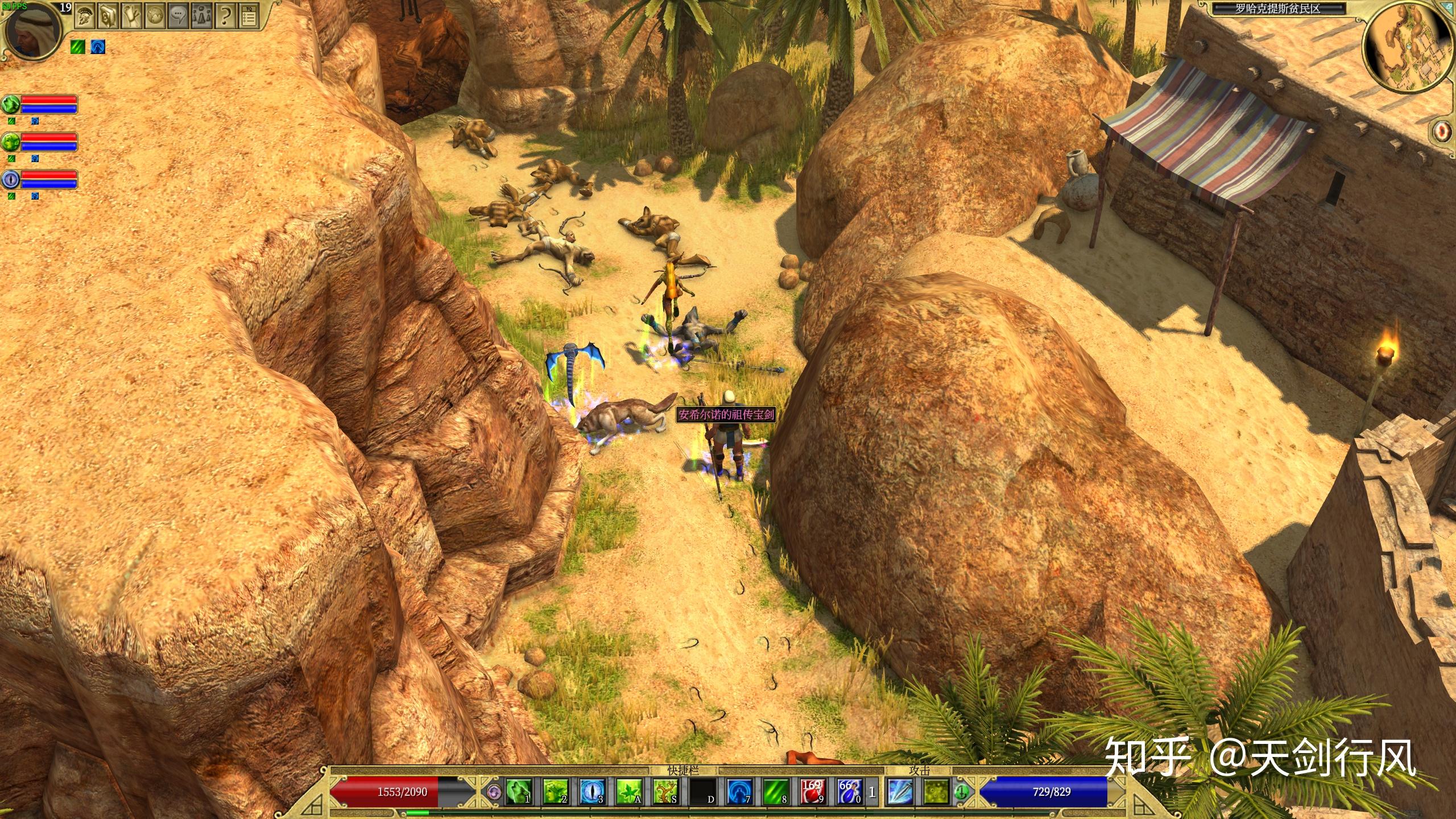Open the speech bubble chat button
Screen dimensions: 1456x819
(x=179, y=16)
